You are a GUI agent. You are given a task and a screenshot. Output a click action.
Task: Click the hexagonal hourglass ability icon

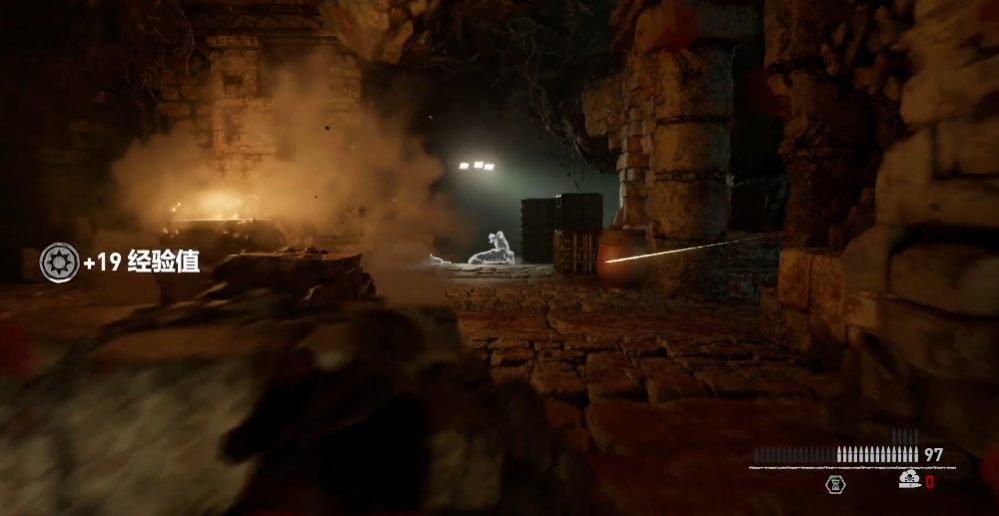pos(835,484)
